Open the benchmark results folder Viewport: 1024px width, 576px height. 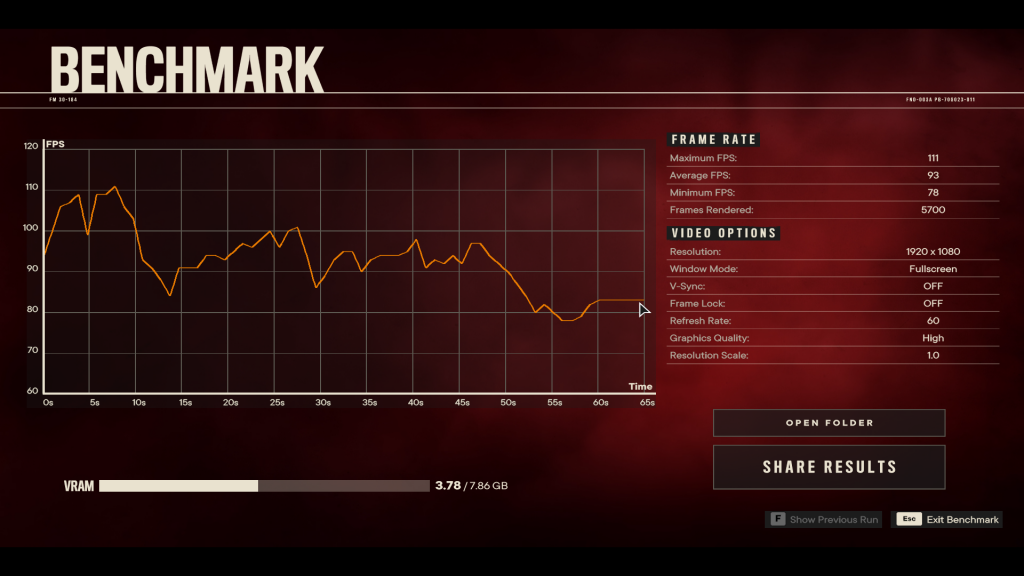coord(829,423)
